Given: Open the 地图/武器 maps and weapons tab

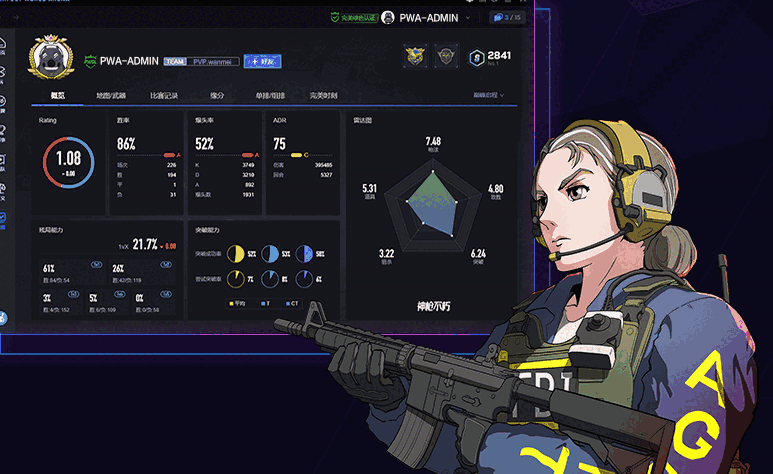Looking at the screenshot, I should point(111,96).
